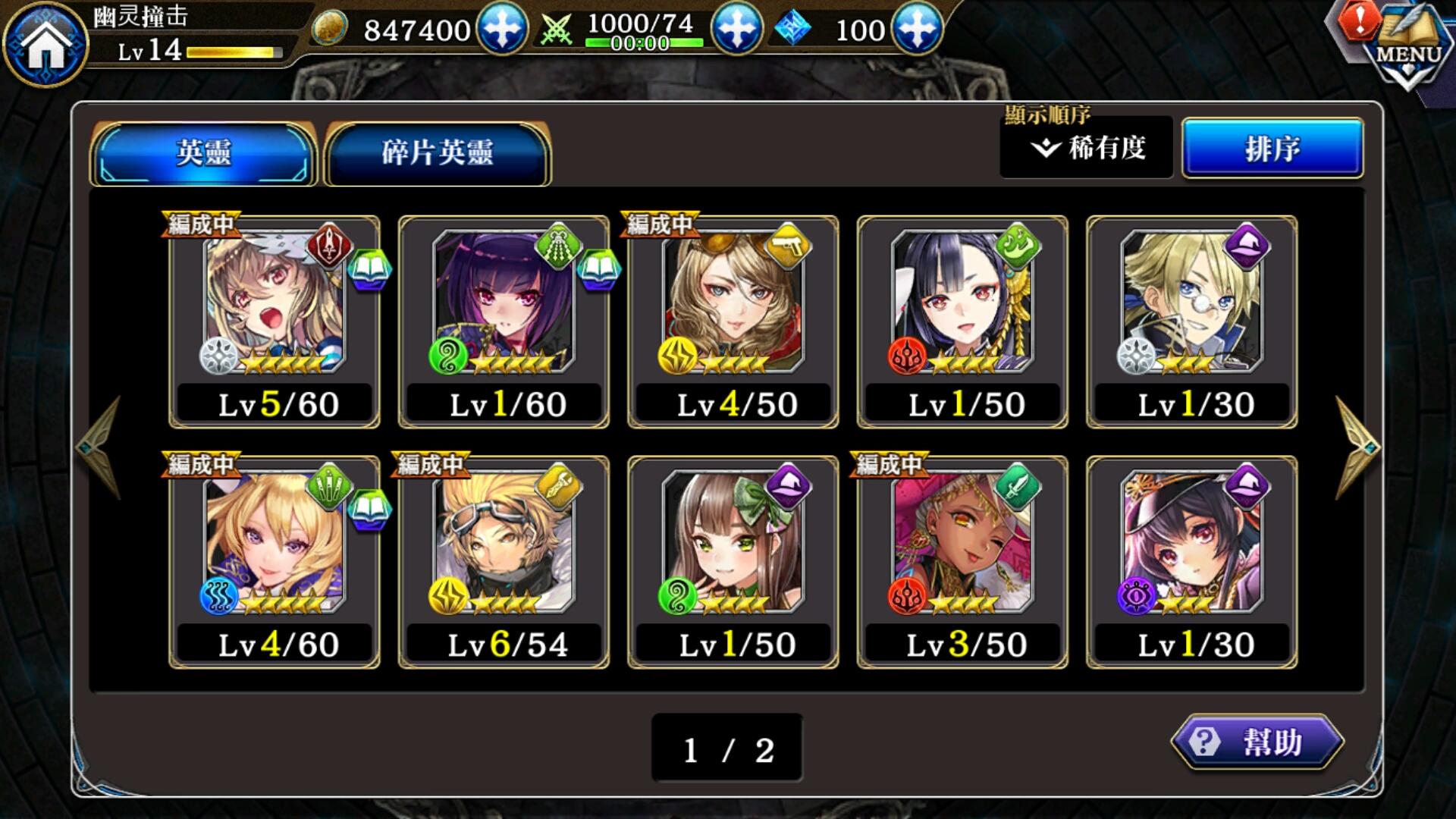Click the 排序 sort button
1456x819 pixels.
[1272, 149]
